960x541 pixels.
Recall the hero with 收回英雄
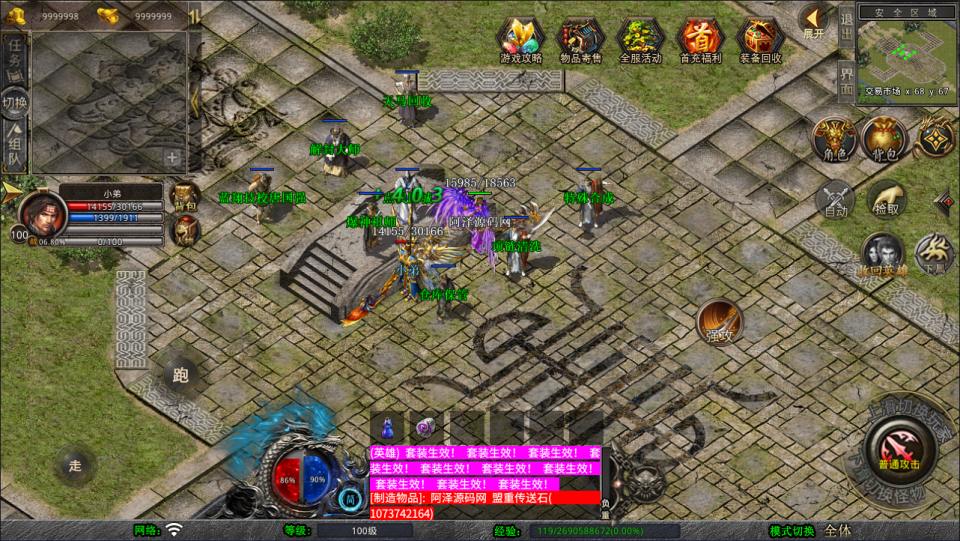point(884,255)
